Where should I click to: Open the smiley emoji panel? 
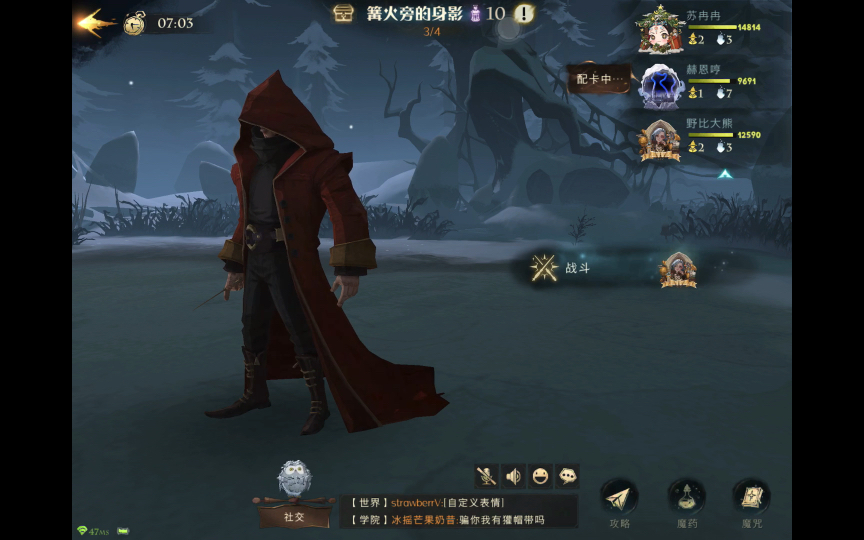click(x=540, y=476)
